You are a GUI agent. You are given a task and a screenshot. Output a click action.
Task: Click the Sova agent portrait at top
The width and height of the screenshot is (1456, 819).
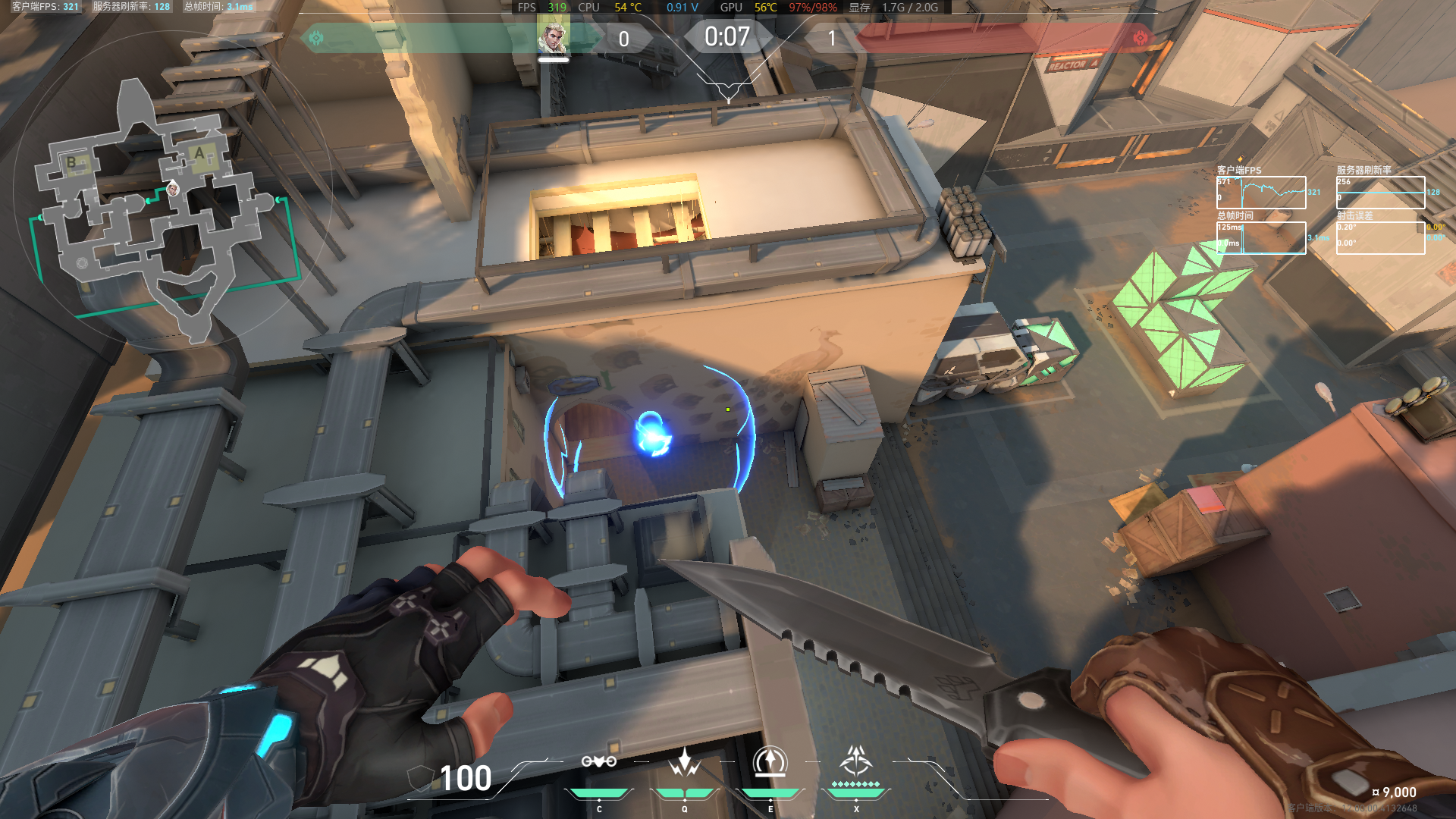553,36
